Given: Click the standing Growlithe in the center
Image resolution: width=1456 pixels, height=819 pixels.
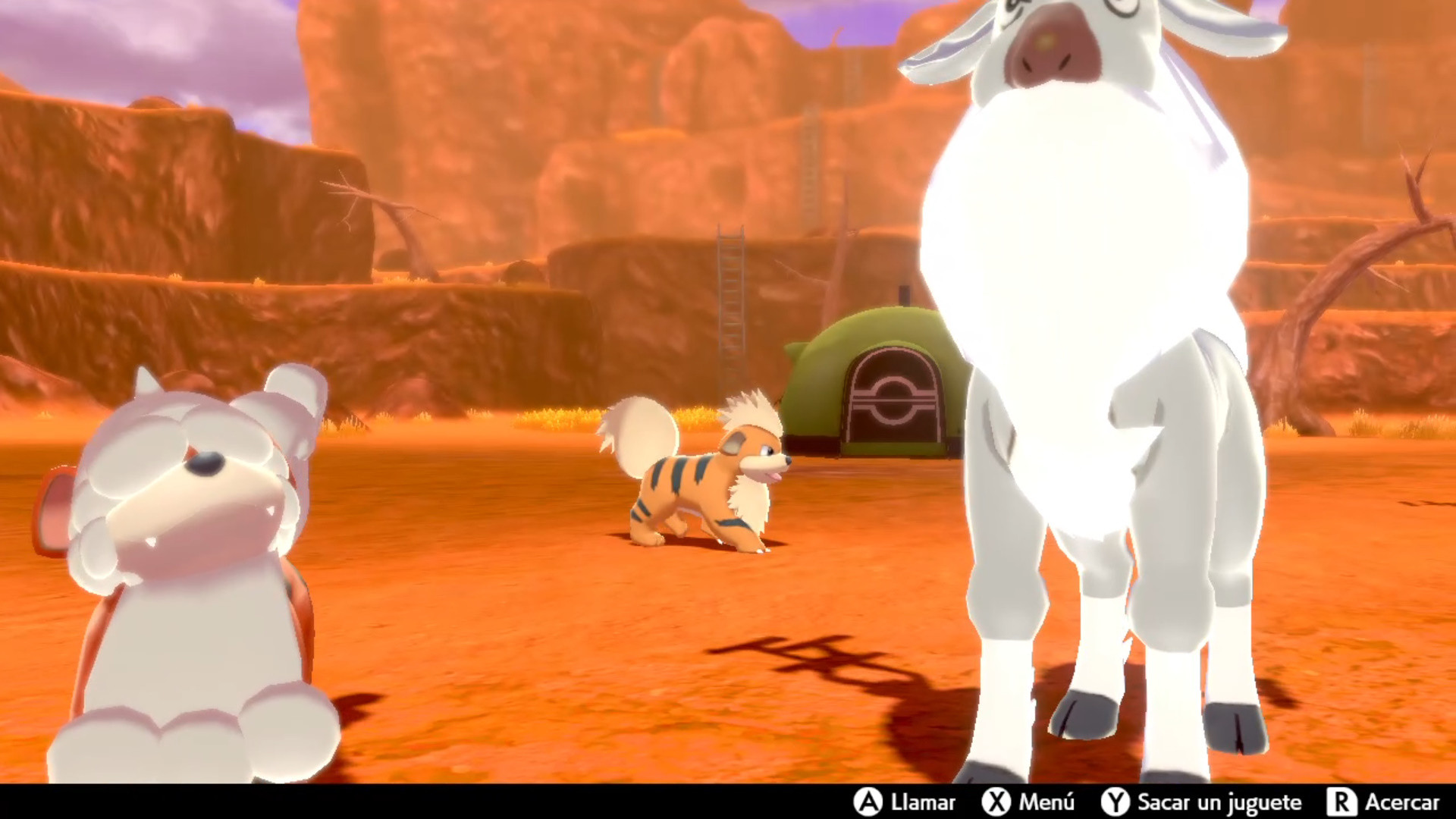Looking at the screenshot, I should tap(705, 478).
